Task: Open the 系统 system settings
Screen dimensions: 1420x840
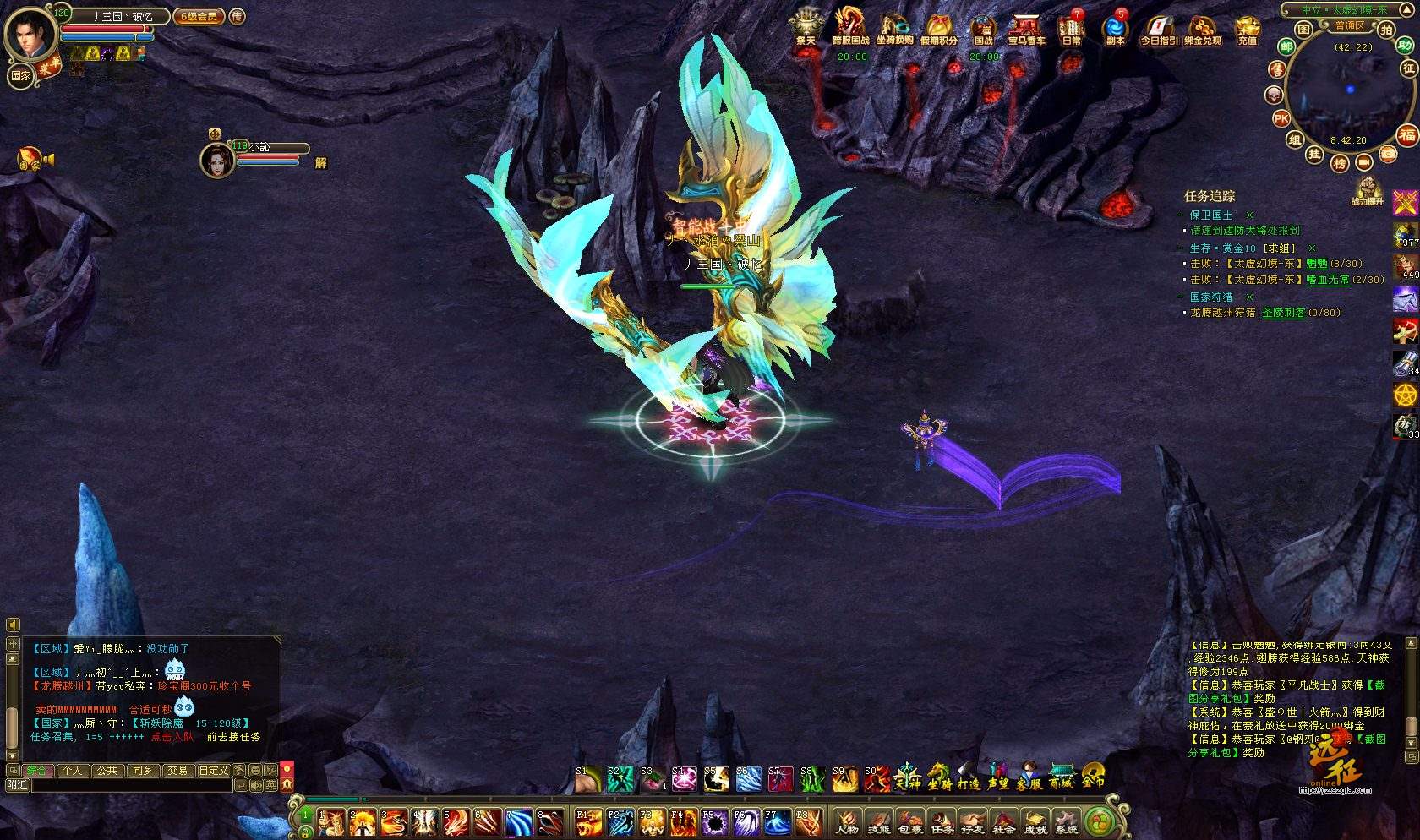Action: pyautogui.click(x=1066, y=821)
